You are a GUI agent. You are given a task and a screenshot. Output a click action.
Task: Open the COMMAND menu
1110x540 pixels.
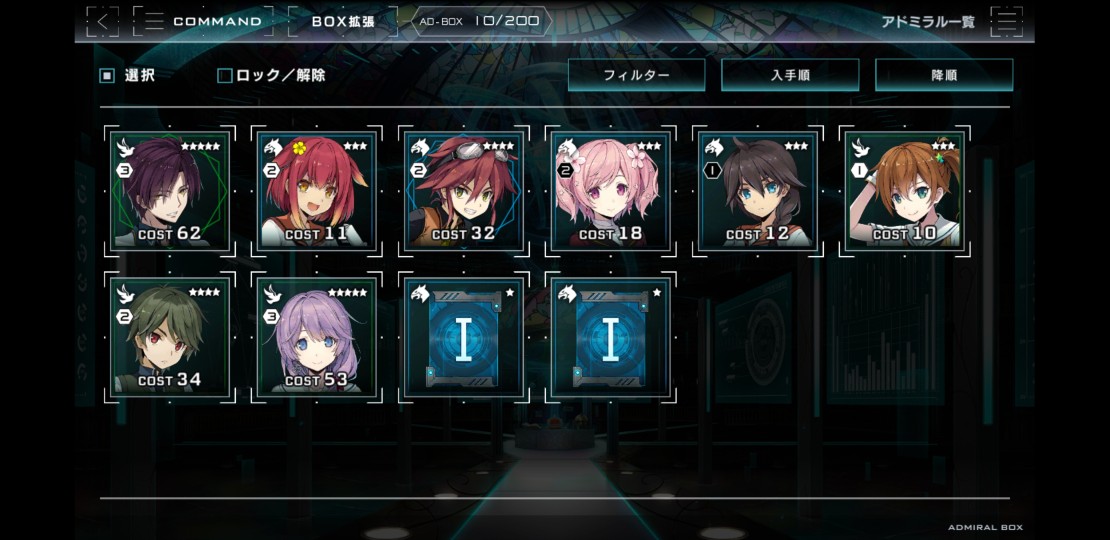tap(203, 21)
